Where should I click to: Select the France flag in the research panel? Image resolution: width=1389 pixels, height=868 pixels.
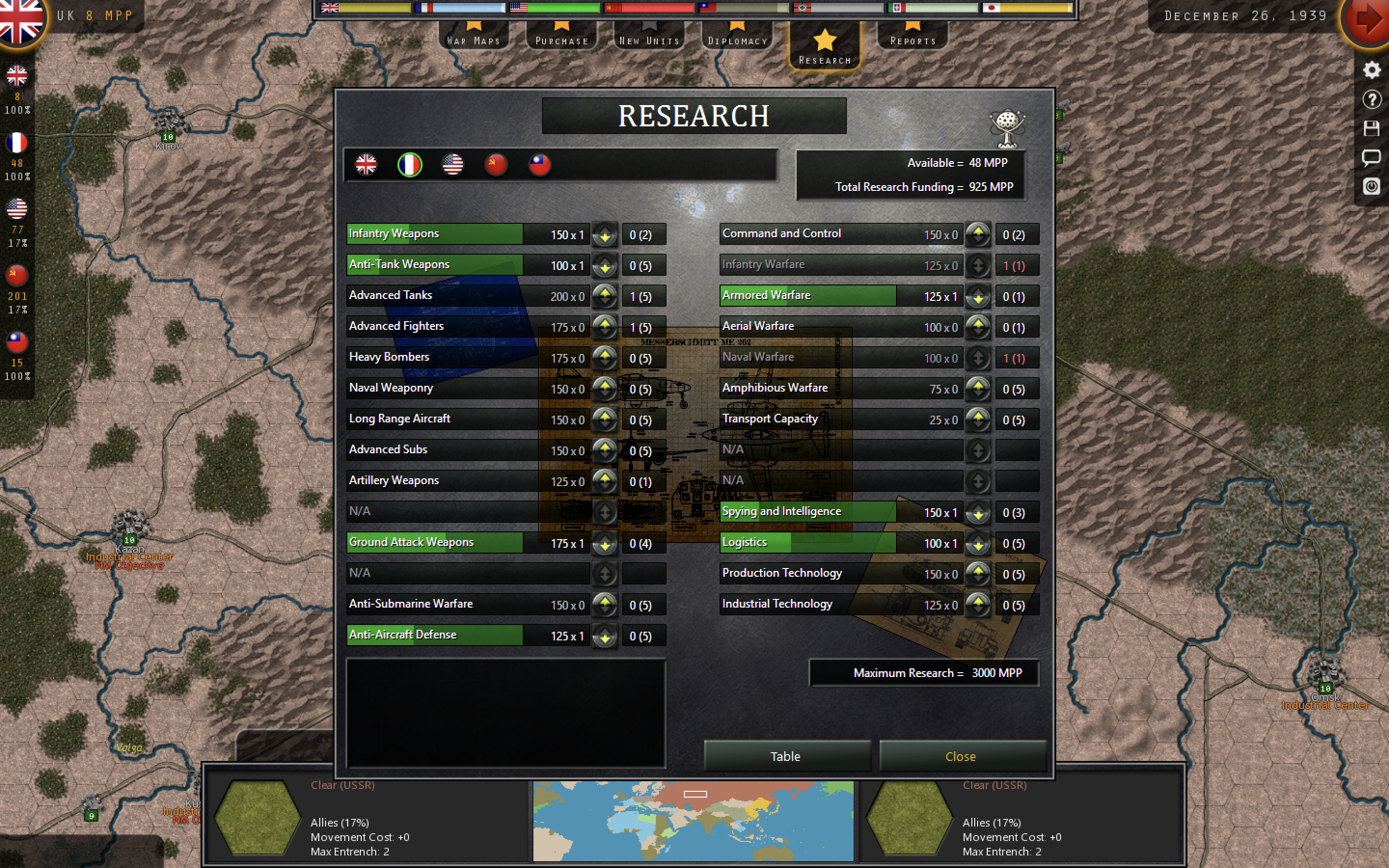click(x=410, y=165)
